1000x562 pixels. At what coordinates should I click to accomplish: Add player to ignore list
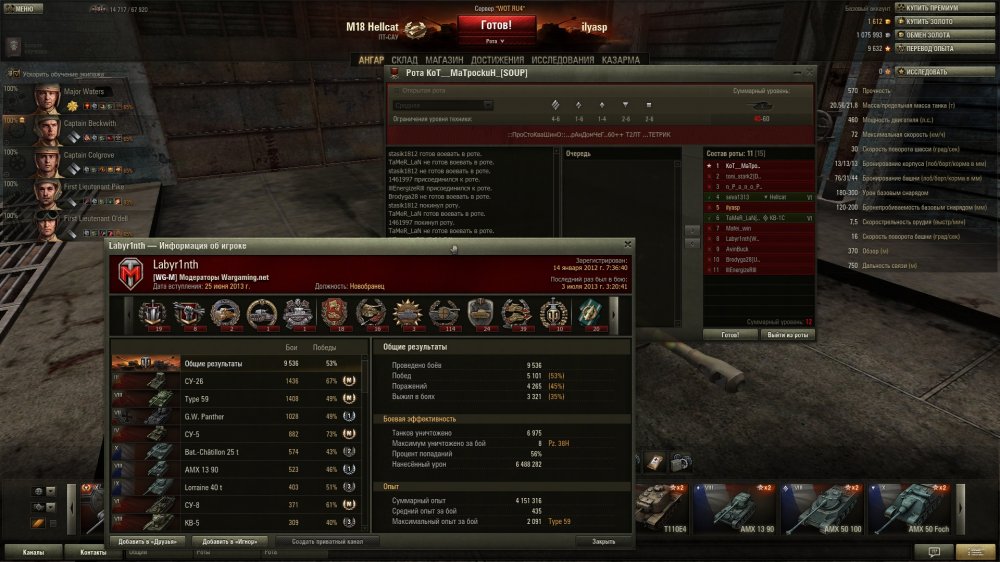click(229, 541)
